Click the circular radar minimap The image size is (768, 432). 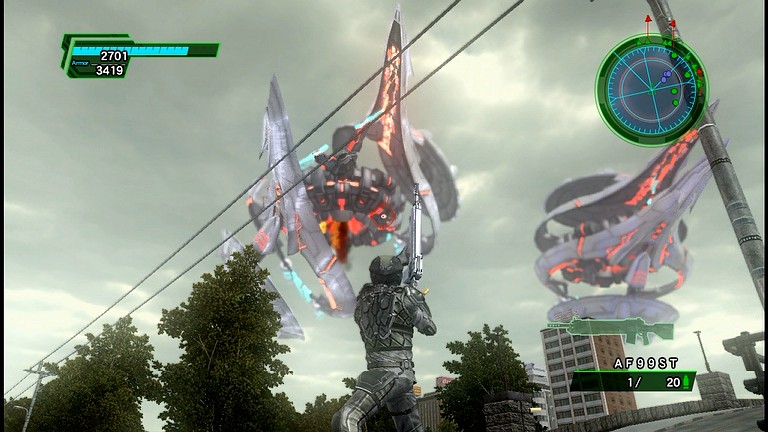click(x=650, y=90)
